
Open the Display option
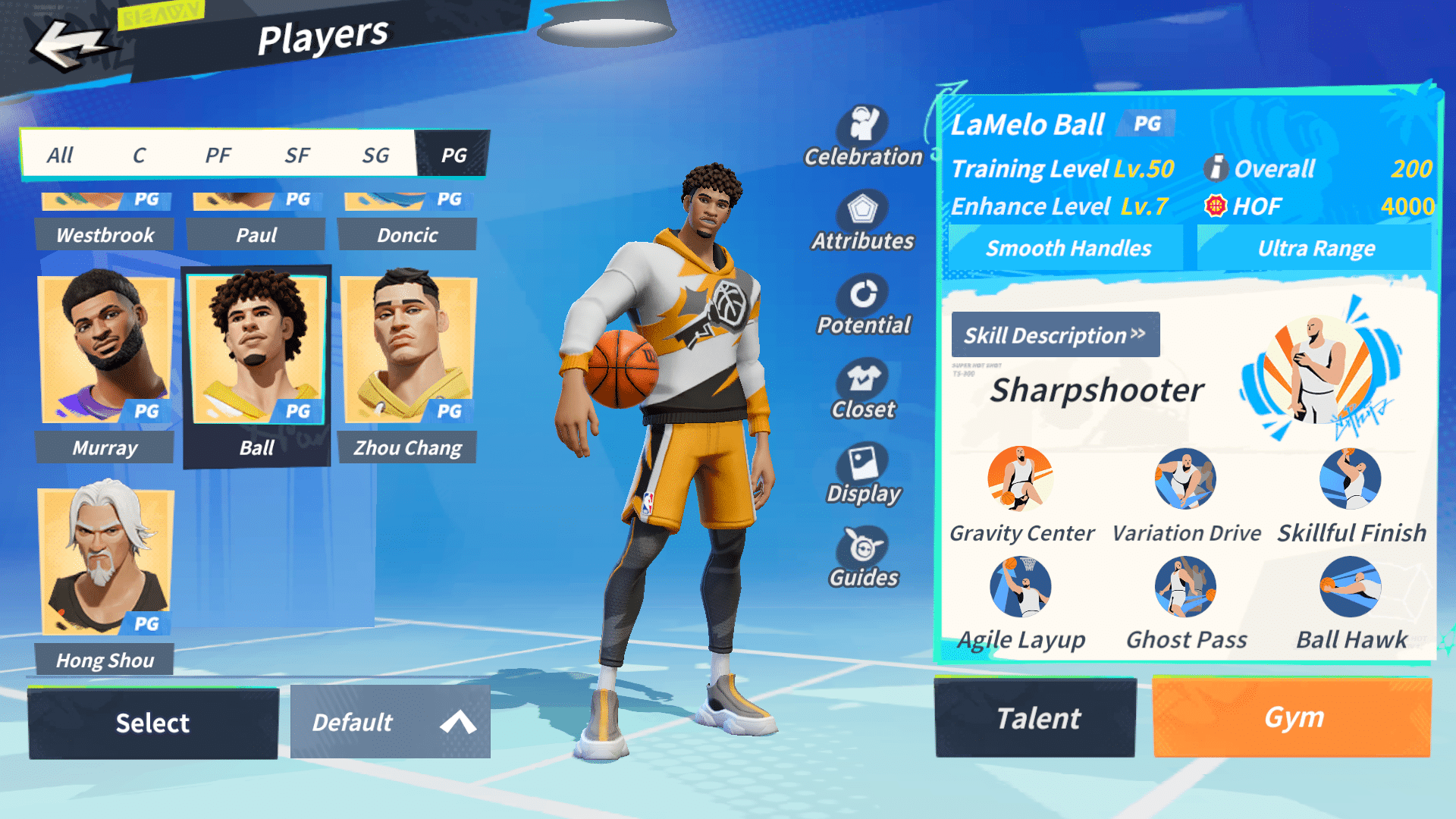pyautogui.click(x=863, y=474)
